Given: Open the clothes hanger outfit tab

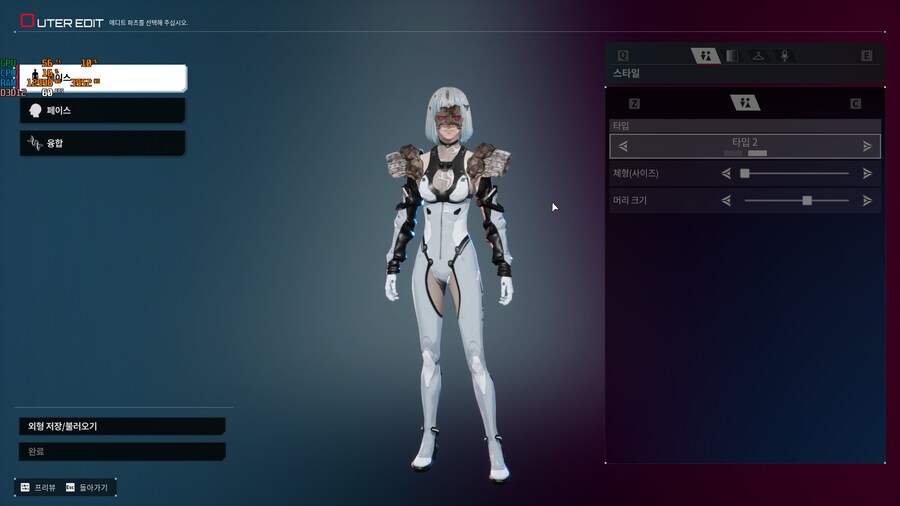Looking at the screenshot, I should coord(758,56).
